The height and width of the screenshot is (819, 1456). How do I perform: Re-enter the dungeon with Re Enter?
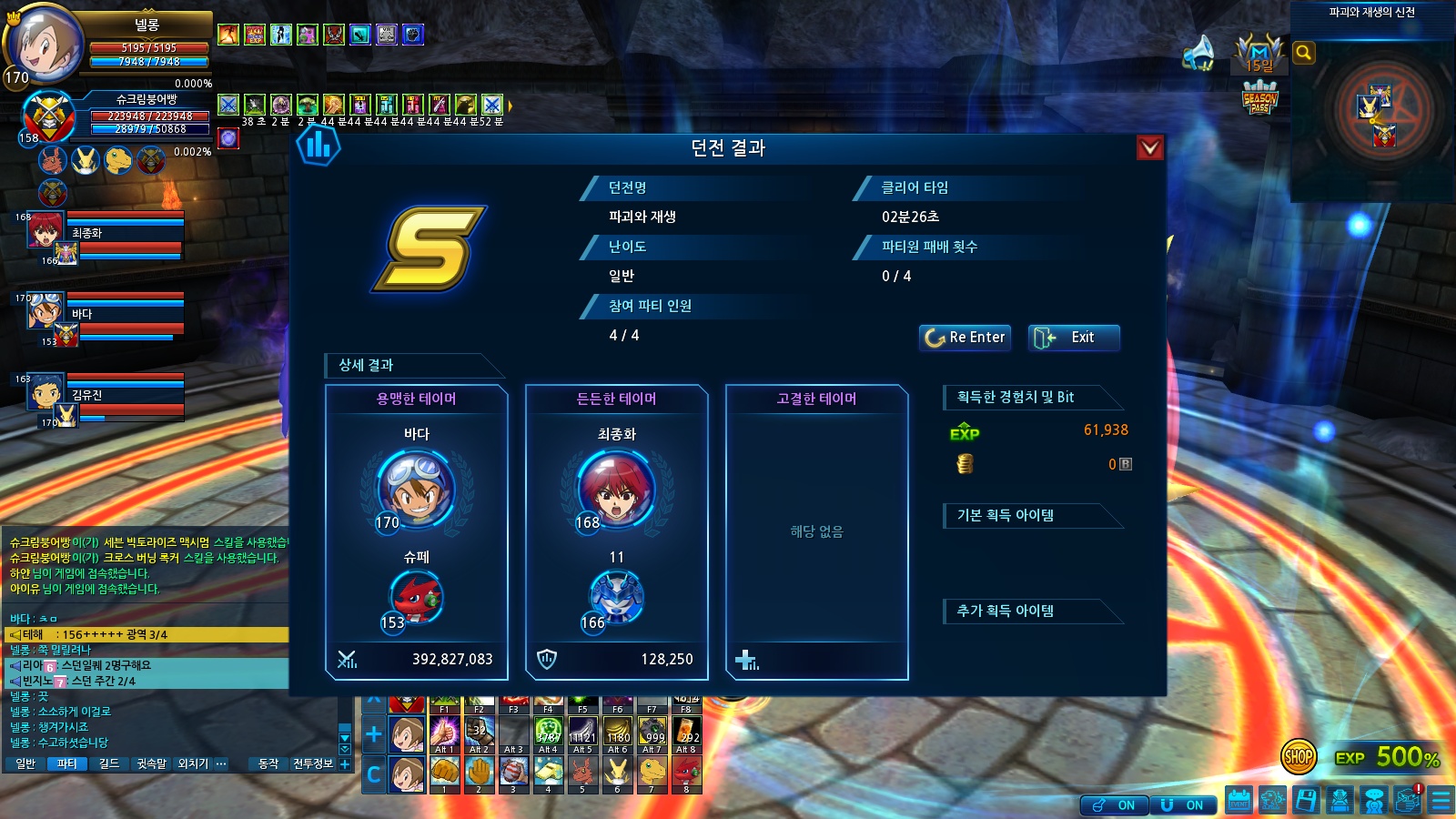[x=965, y=338]
